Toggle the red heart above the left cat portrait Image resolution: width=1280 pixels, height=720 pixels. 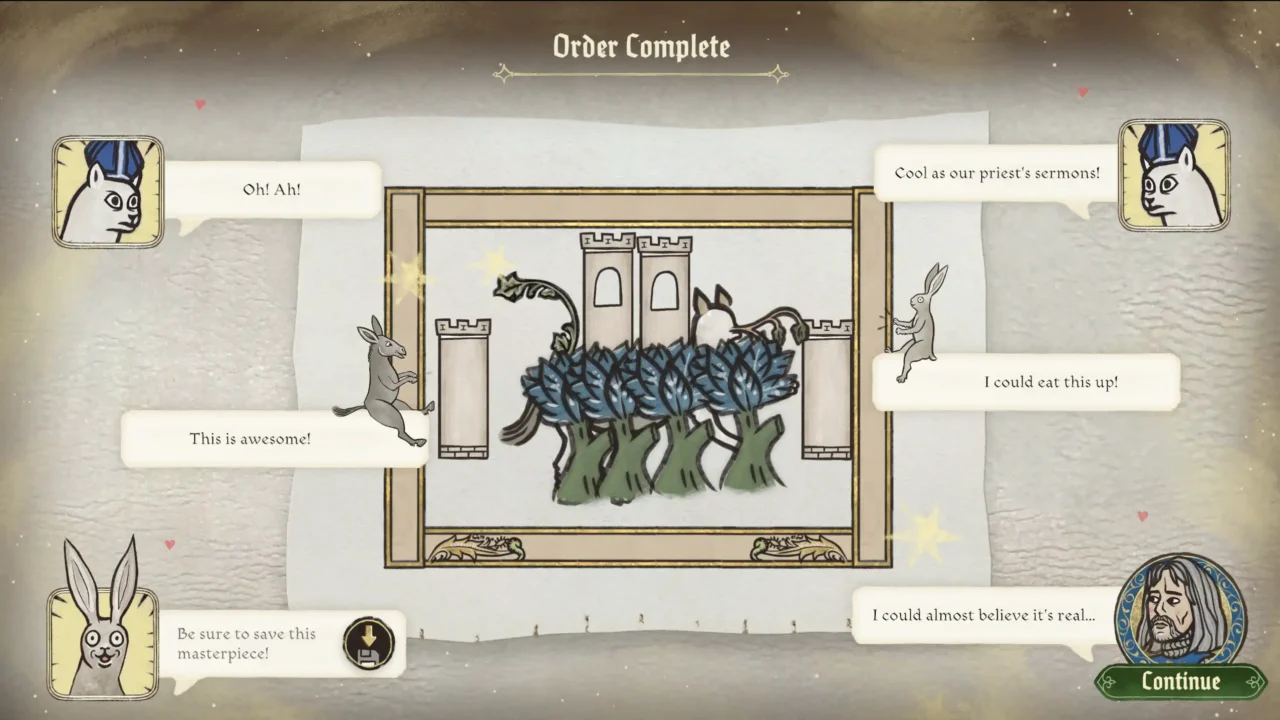point(199,103)
